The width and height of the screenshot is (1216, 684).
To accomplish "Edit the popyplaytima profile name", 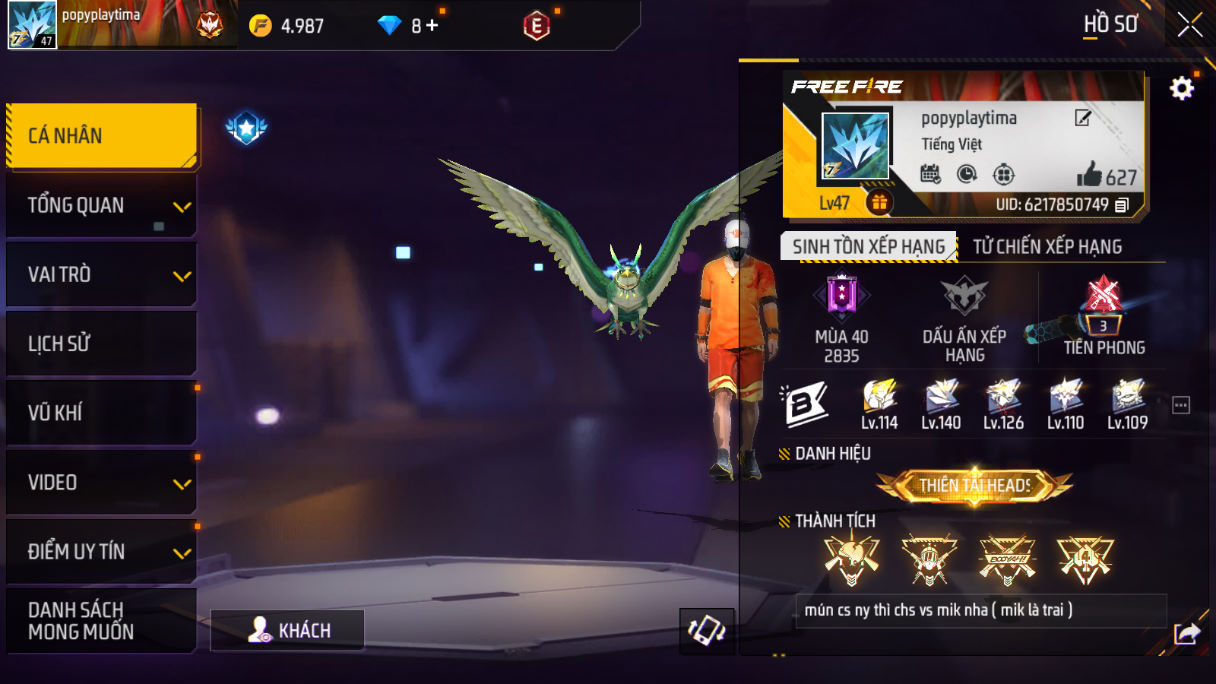I will click(x=1083, y=118).
